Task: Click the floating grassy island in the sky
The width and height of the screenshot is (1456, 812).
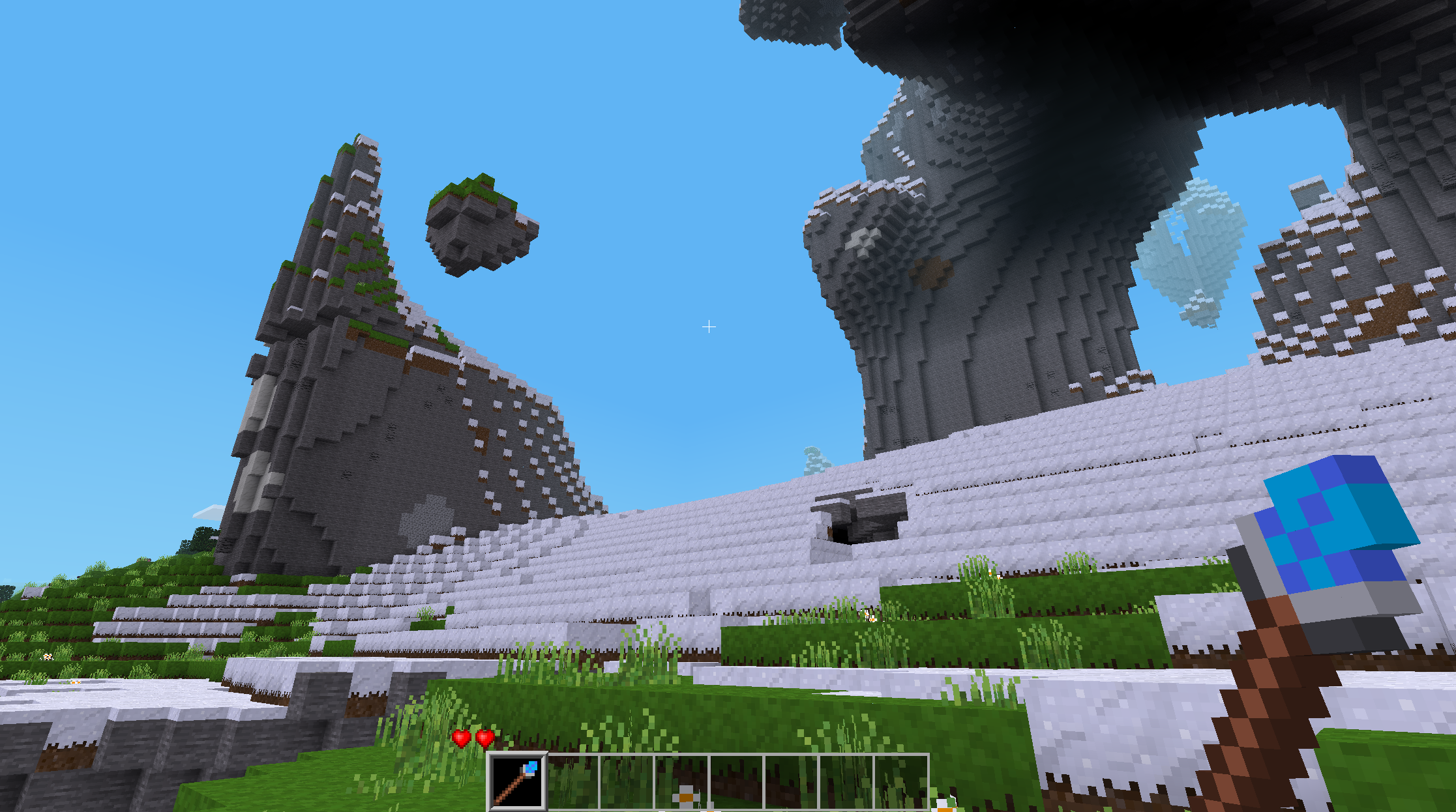Action: pos(479,222)
